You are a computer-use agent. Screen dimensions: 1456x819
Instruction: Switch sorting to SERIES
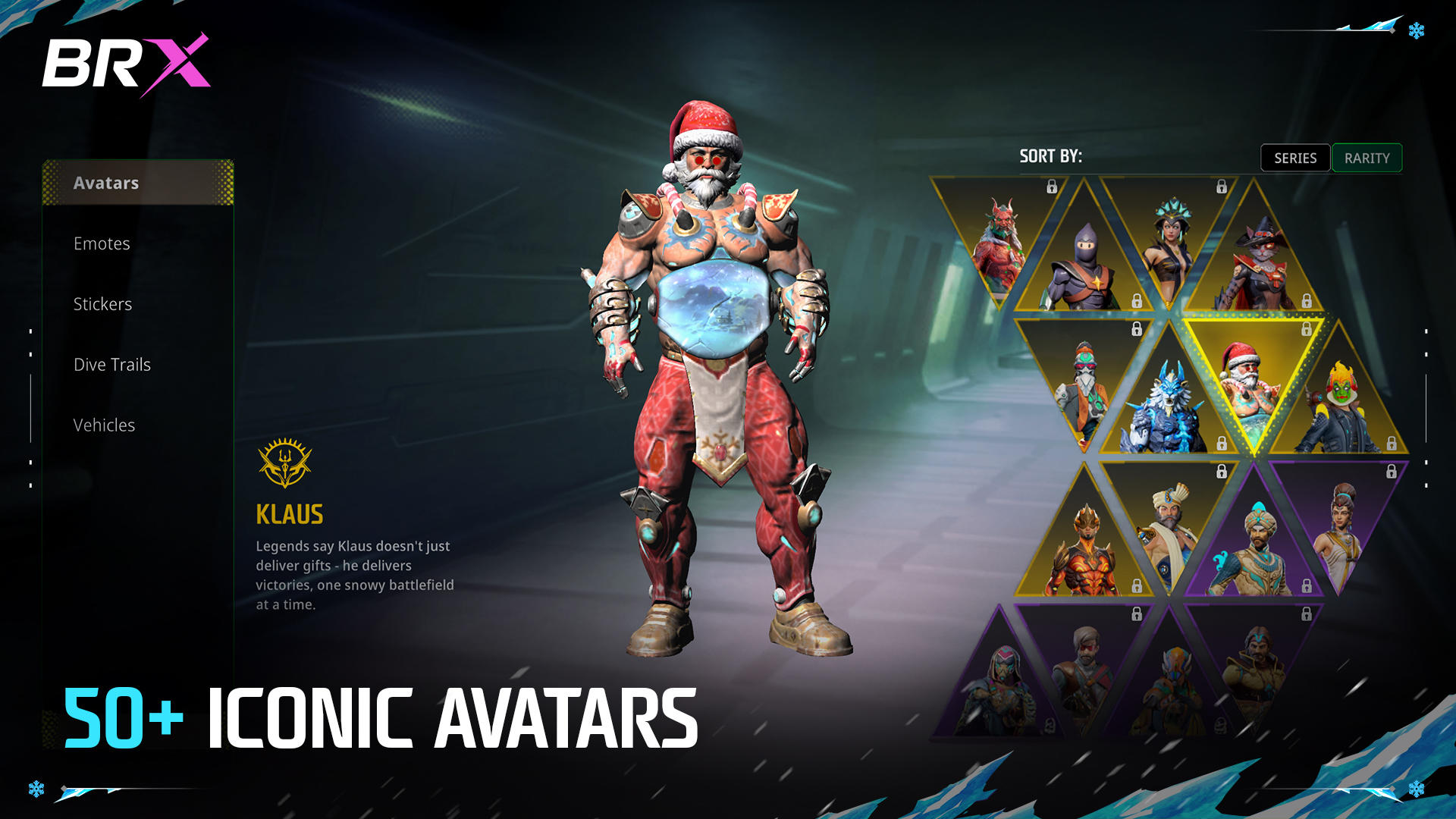[1294, 158]
